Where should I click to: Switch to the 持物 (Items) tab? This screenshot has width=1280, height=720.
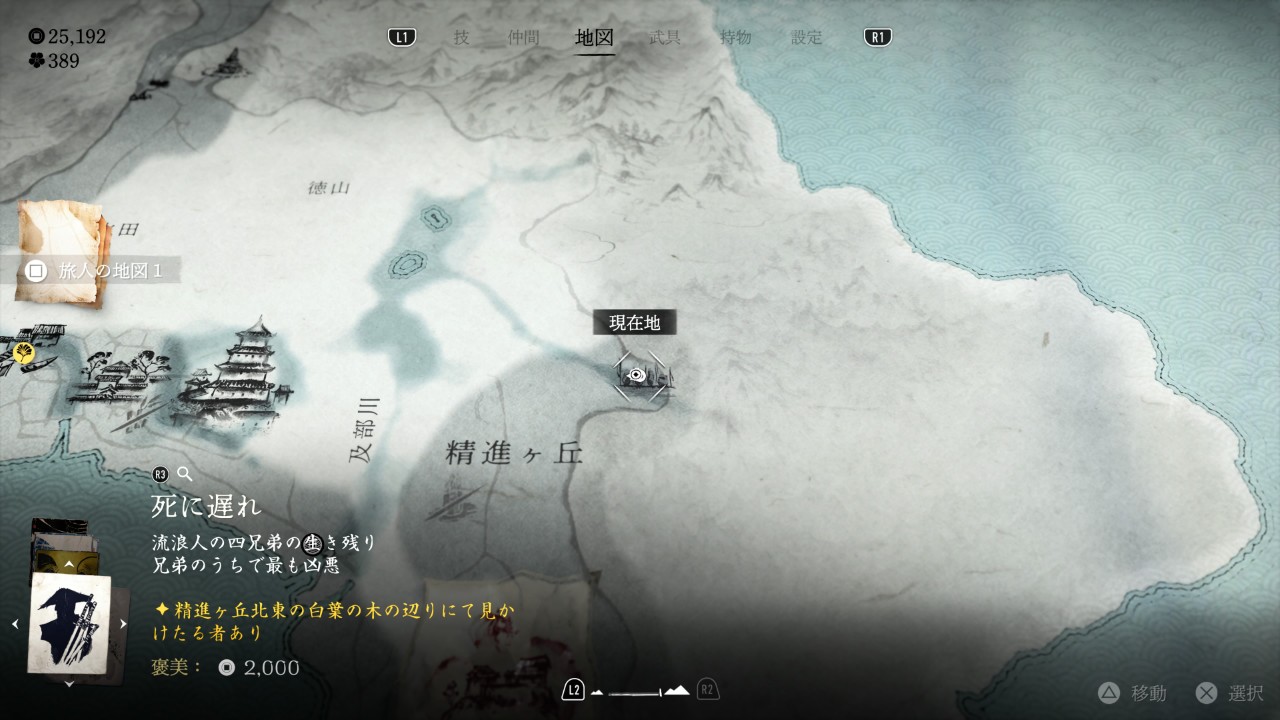point(736,38)
